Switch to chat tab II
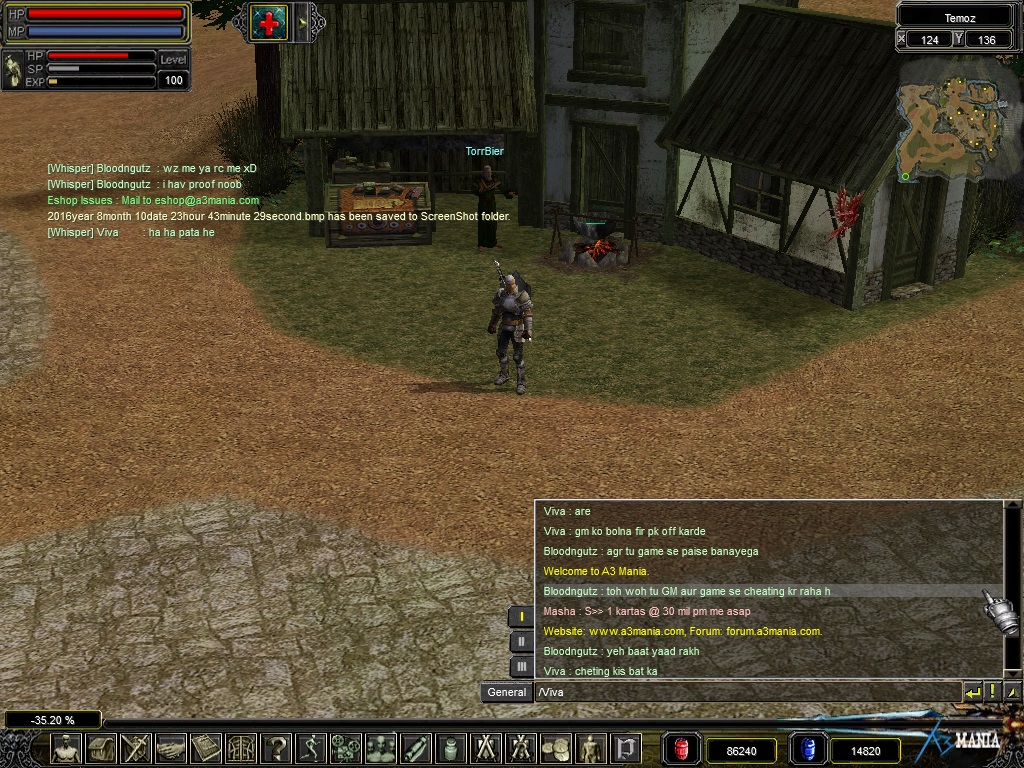This screenshot has height=768, width=1024. [x=521, y=642]
